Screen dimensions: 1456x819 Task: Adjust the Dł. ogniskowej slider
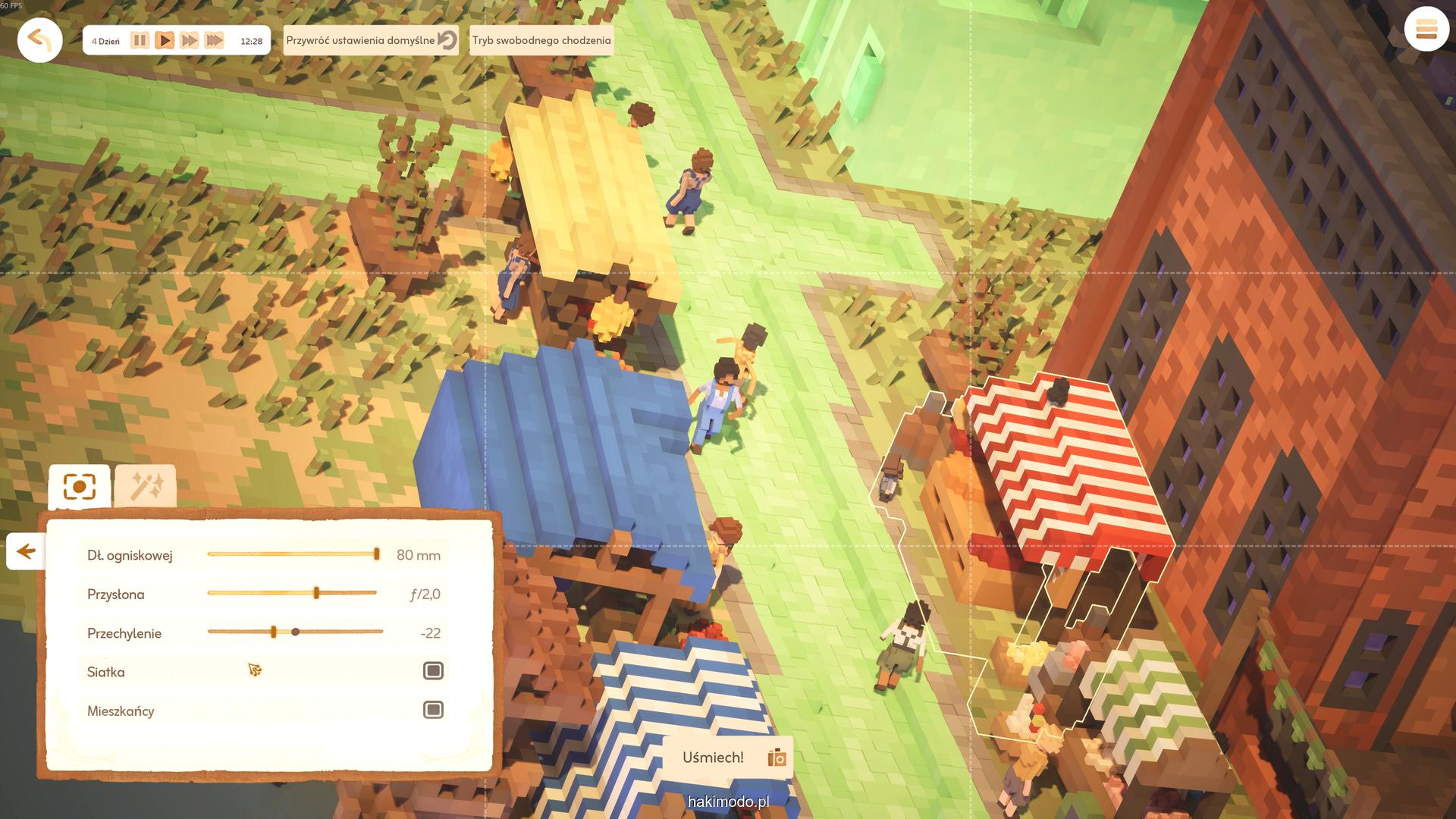pos(376,554)
